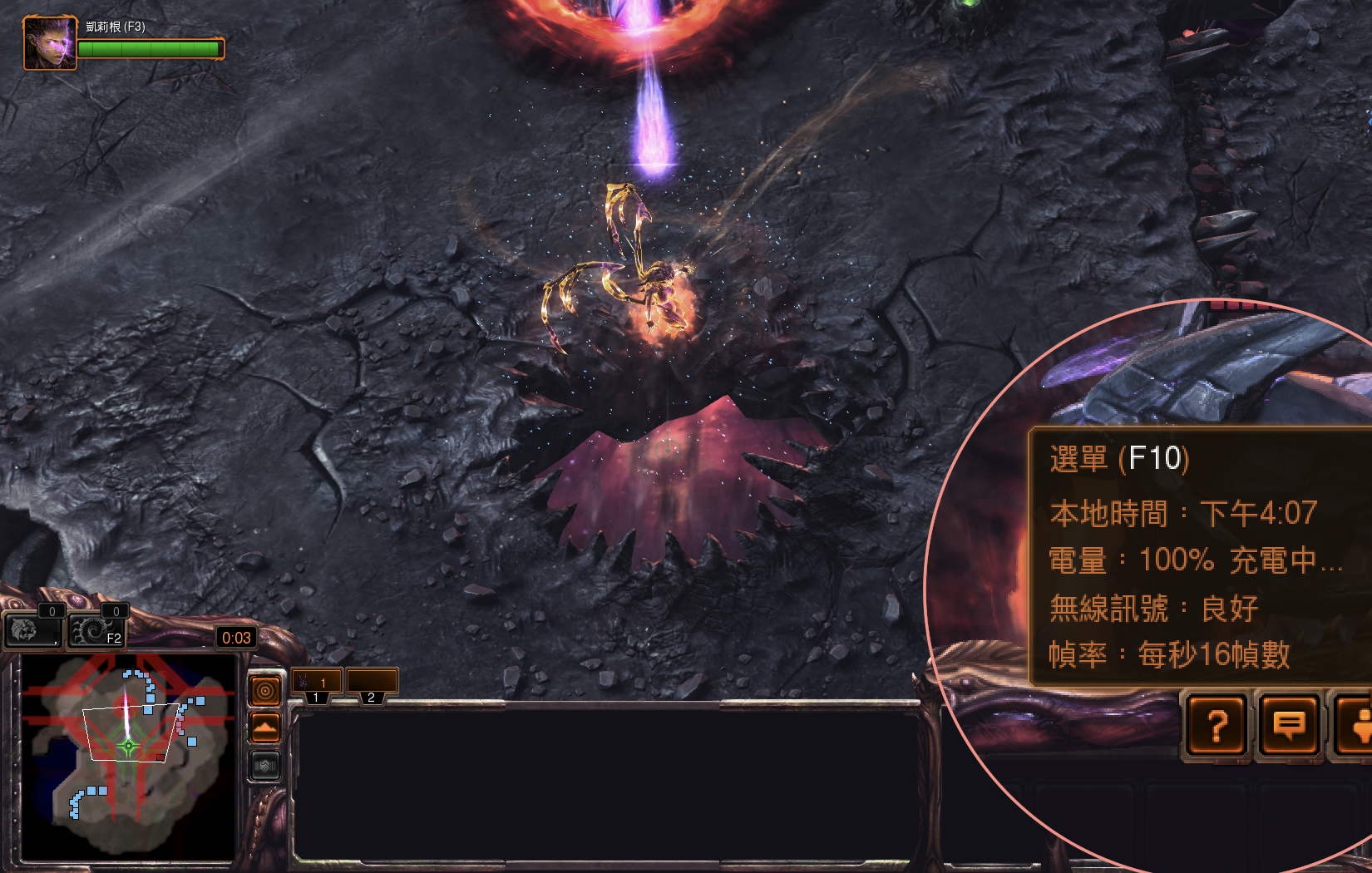Activate the minimap ping target button
This screenshot has width=1372, height=873.
(265, 690)
